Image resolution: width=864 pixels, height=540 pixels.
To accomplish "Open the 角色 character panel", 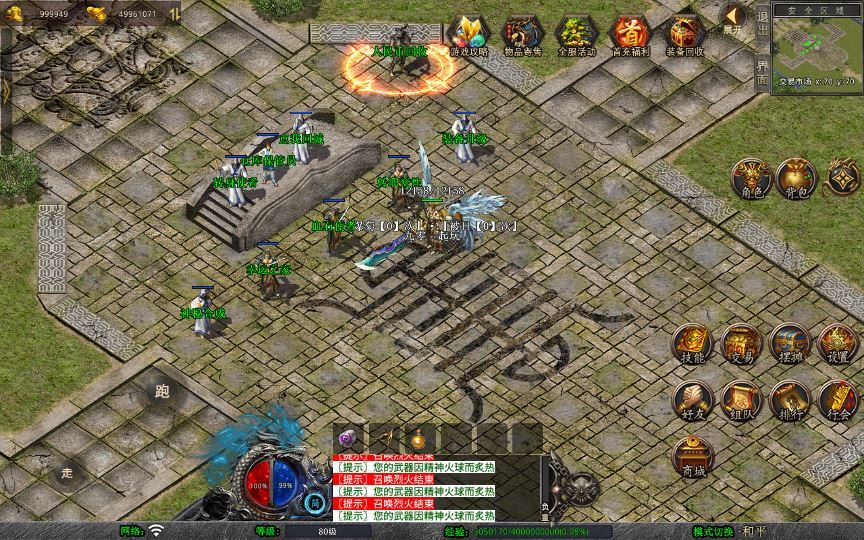I will click(x=750, y=179).
